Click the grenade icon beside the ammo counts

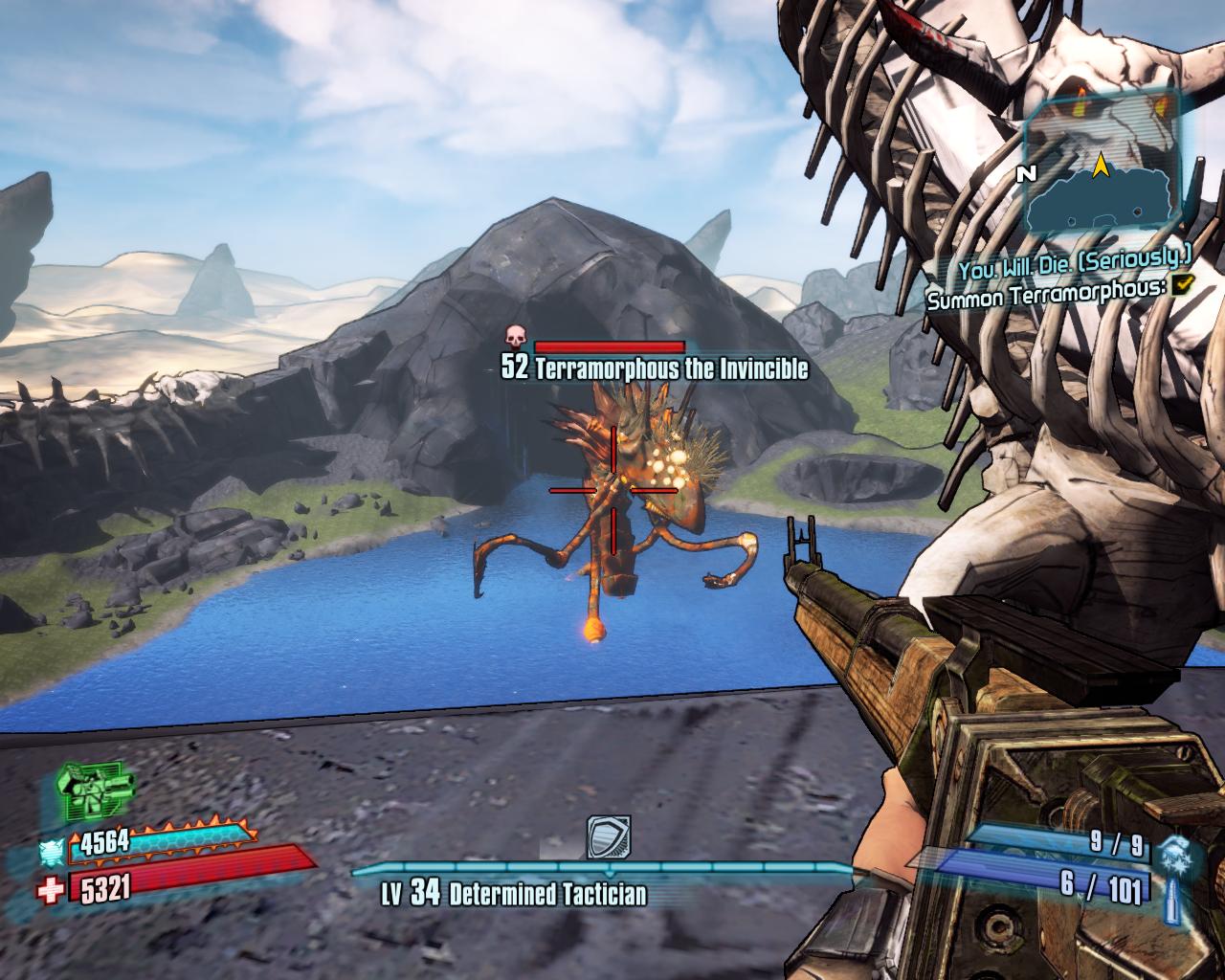(x=1175, y=851)
